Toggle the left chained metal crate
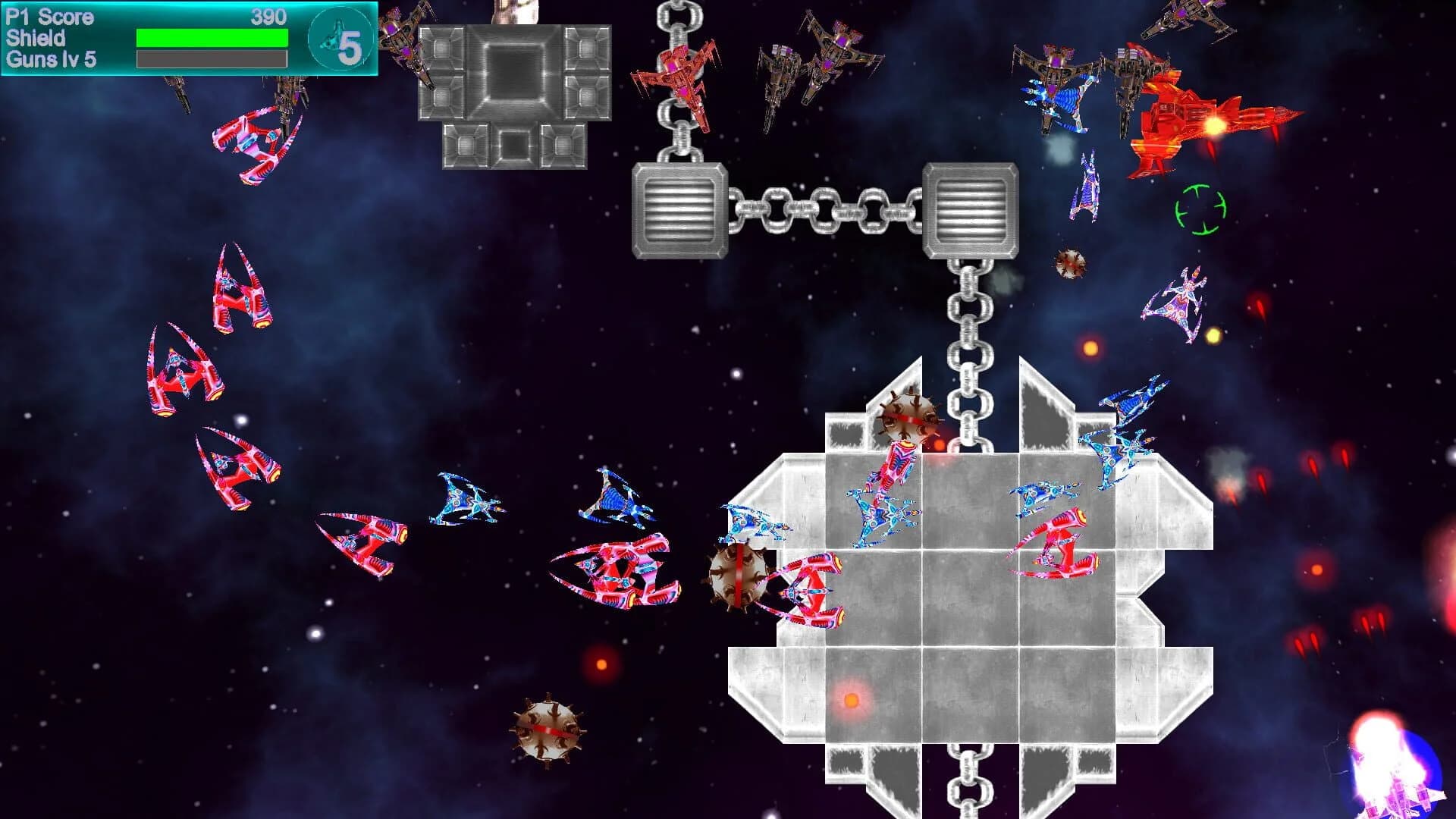This screenshot has width=1456, height=819. 679,209
